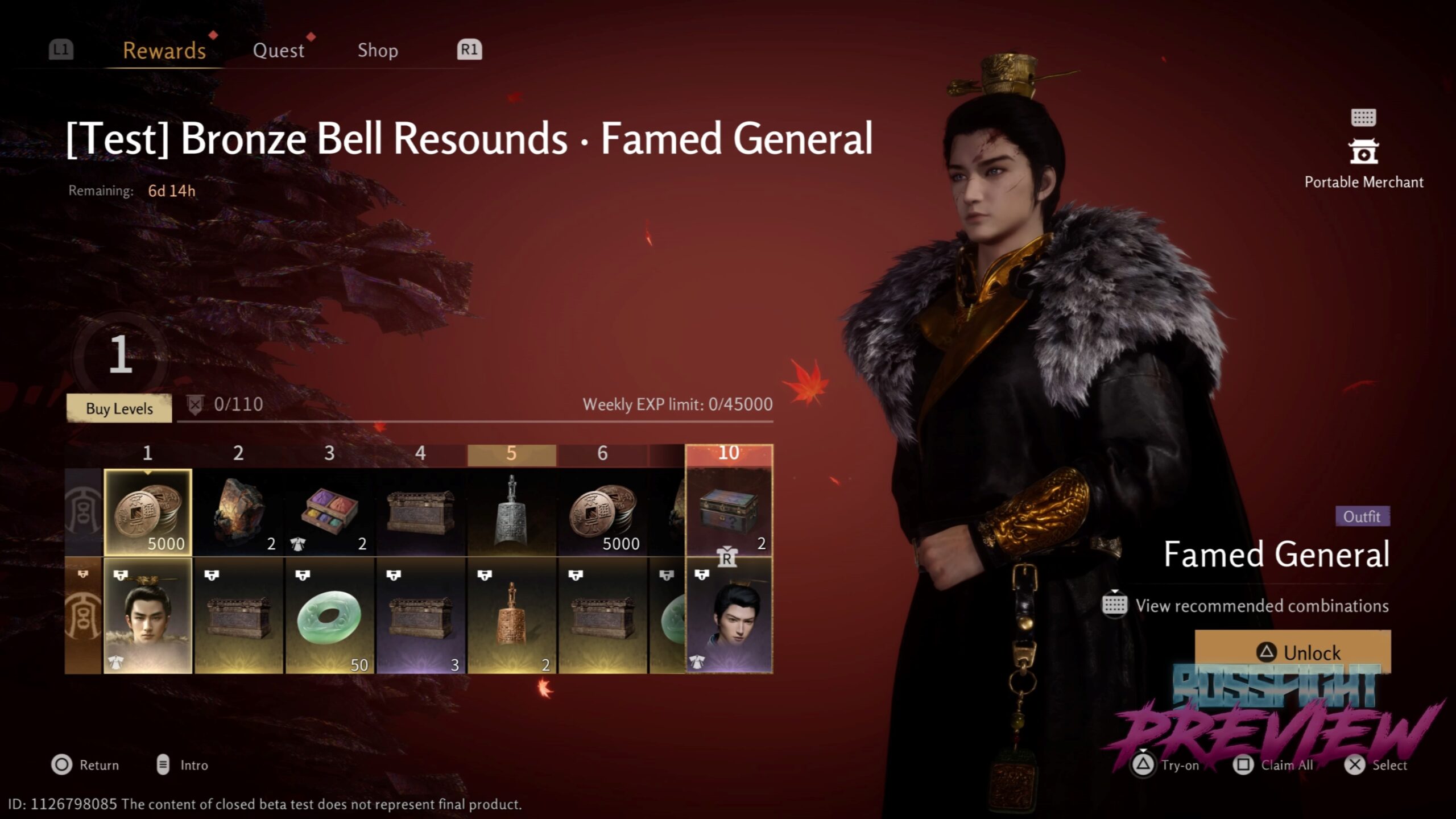The height and width of the screenshot is (819, 1456).
Task: Open the Shop tab
Action: (x=378, y=51)
